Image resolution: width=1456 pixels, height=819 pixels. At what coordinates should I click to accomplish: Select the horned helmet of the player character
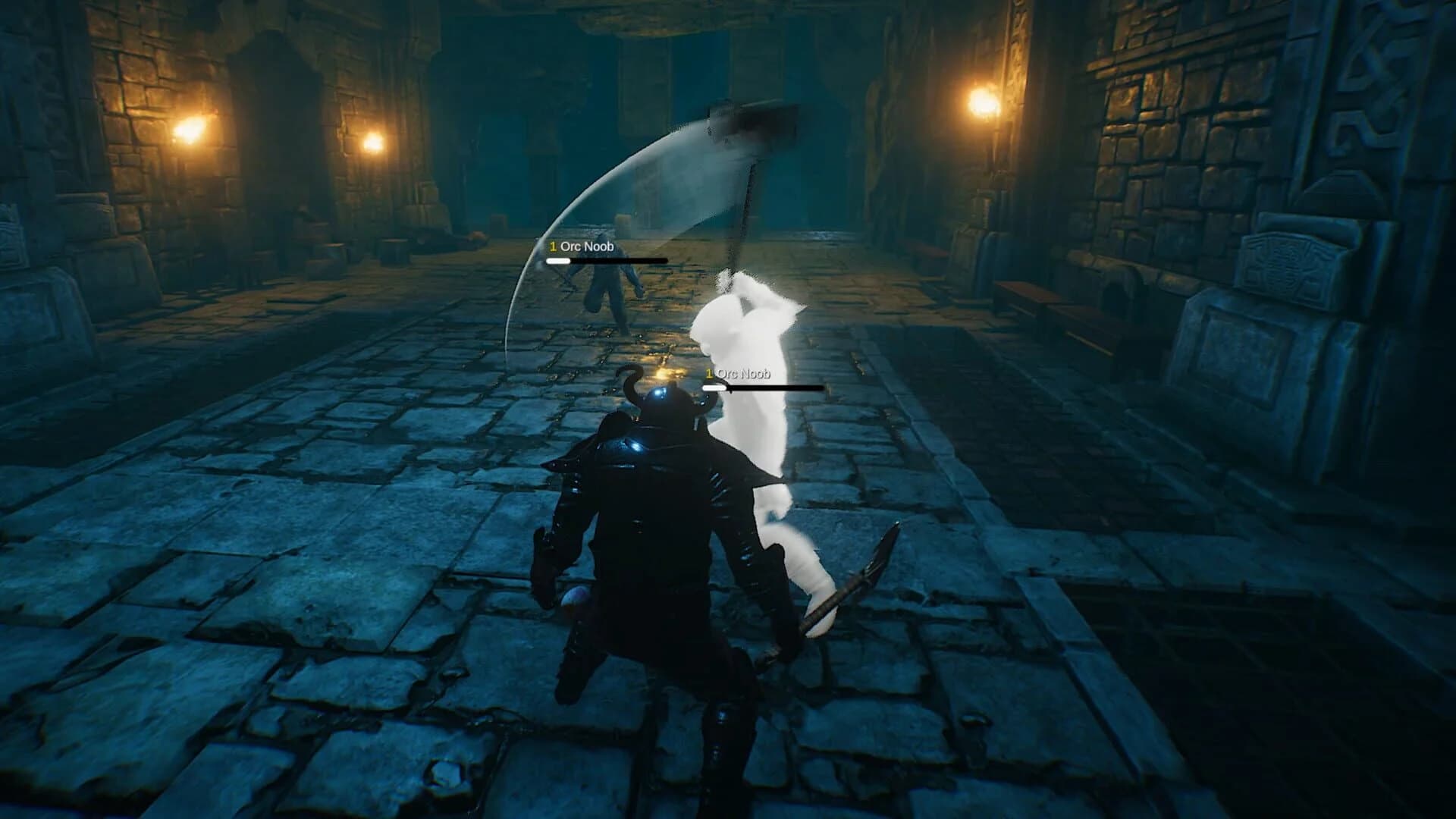click(x=666, y=413)
